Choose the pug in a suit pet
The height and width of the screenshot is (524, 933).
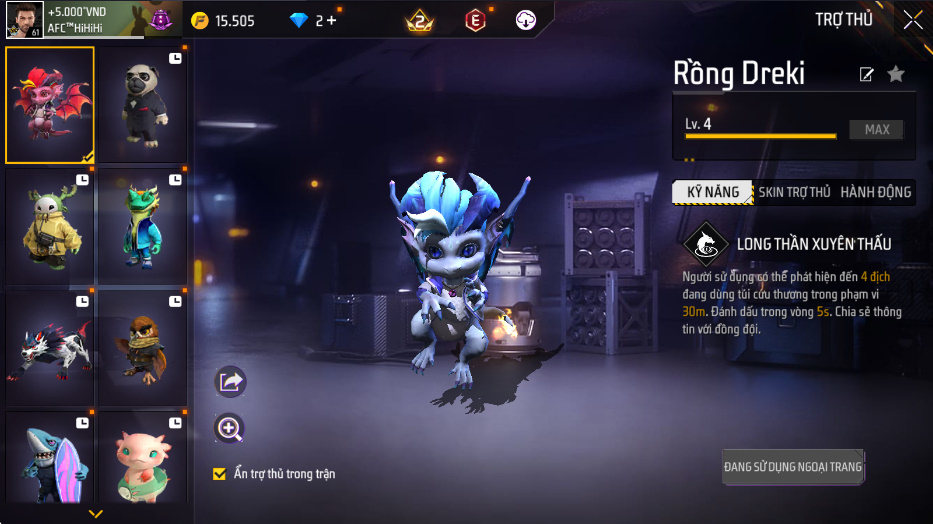point(141,105)
